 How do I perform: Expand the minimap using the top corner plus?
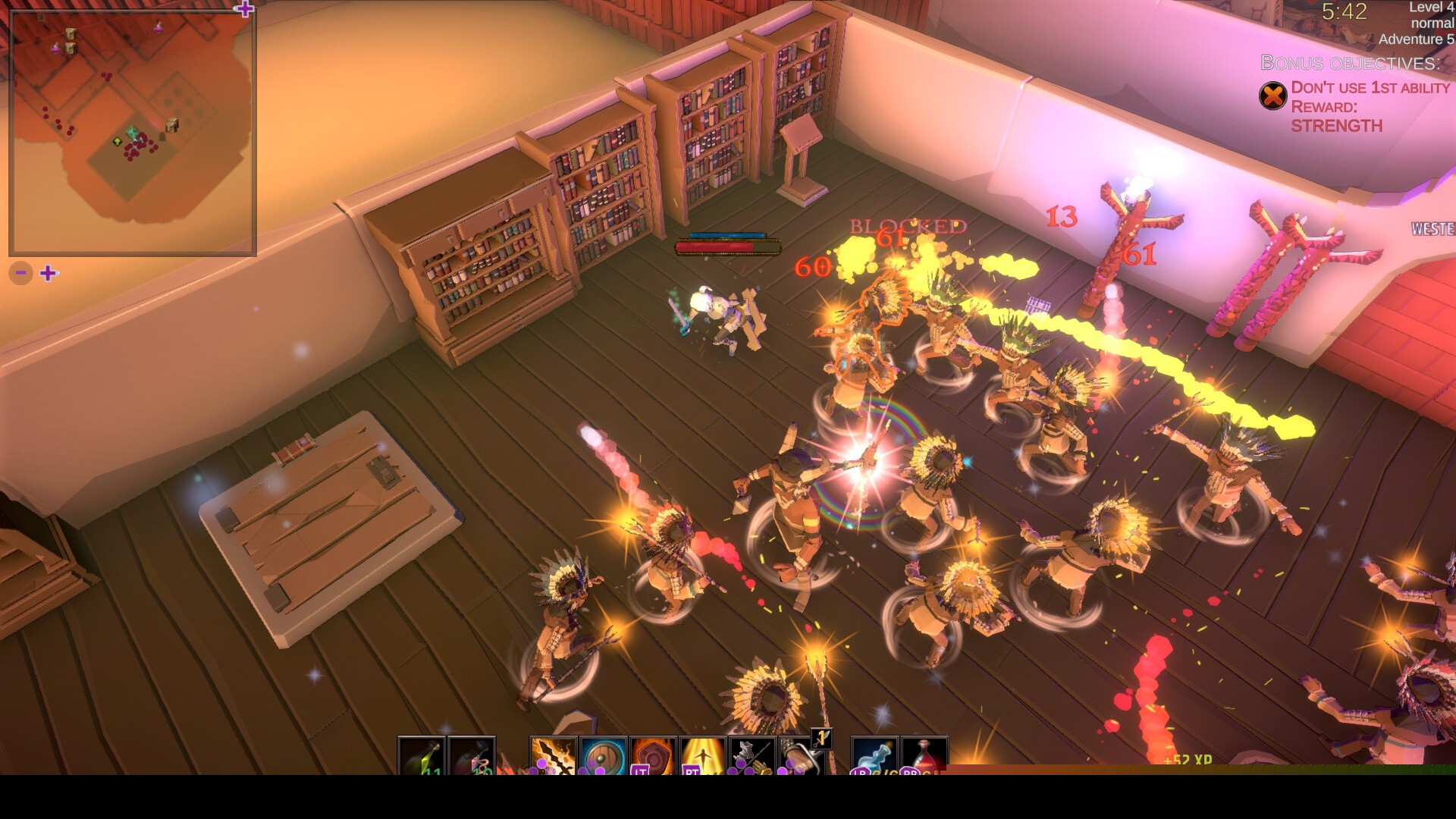(244, 9)
